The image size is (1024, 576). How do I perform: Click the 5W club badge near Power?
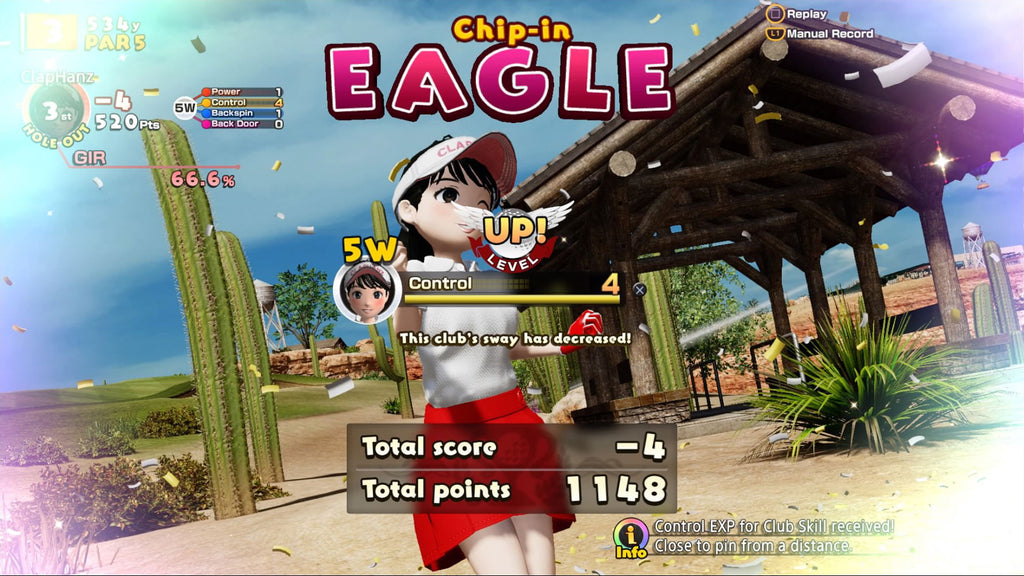pos(185,107)
